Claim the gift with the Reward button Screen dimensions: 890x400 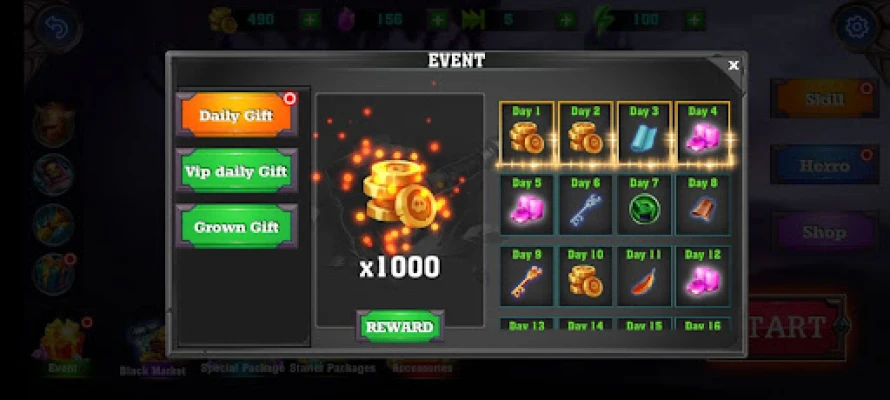click(x=399, y=327)
